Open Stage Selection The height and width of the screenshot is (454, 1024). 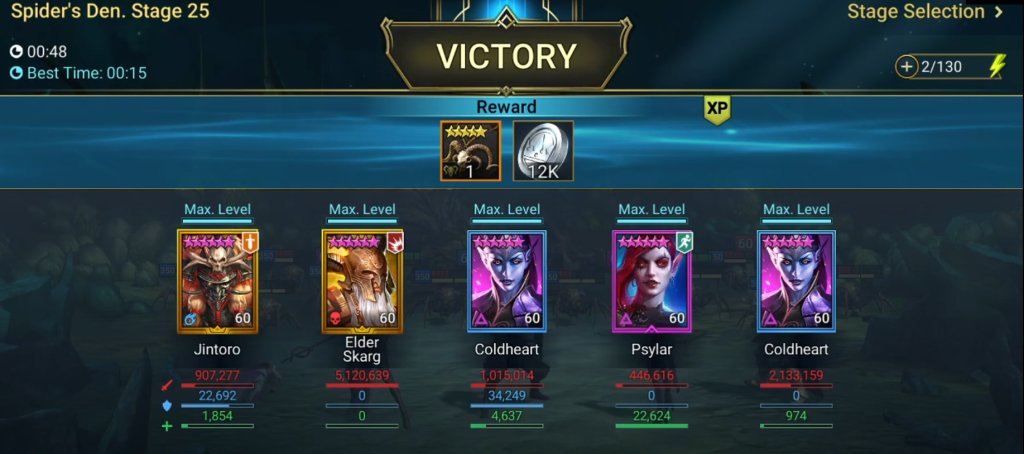[x=925, y=13]
